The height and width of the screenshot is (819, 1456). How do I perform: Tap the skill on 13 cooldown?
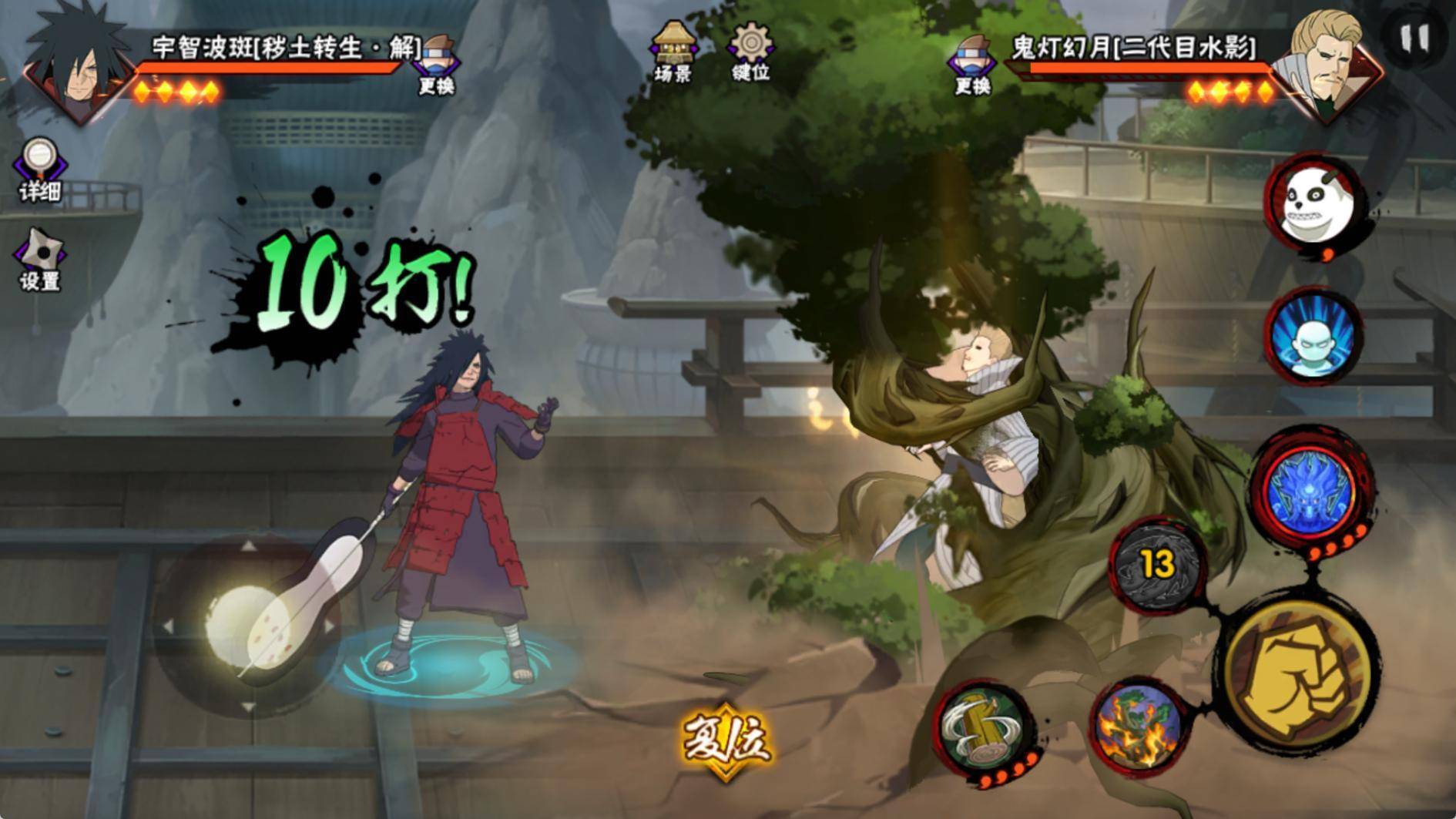[x=1158, y=565]
